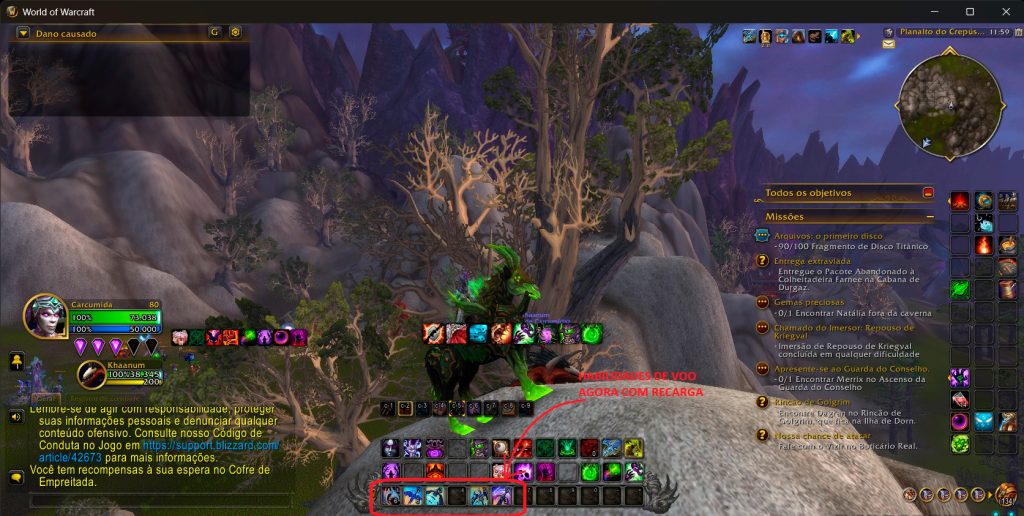This screenshot has width=1024, height=516.
Task: Close the World of Warcraft window
Action: [x=1003, y=11]
